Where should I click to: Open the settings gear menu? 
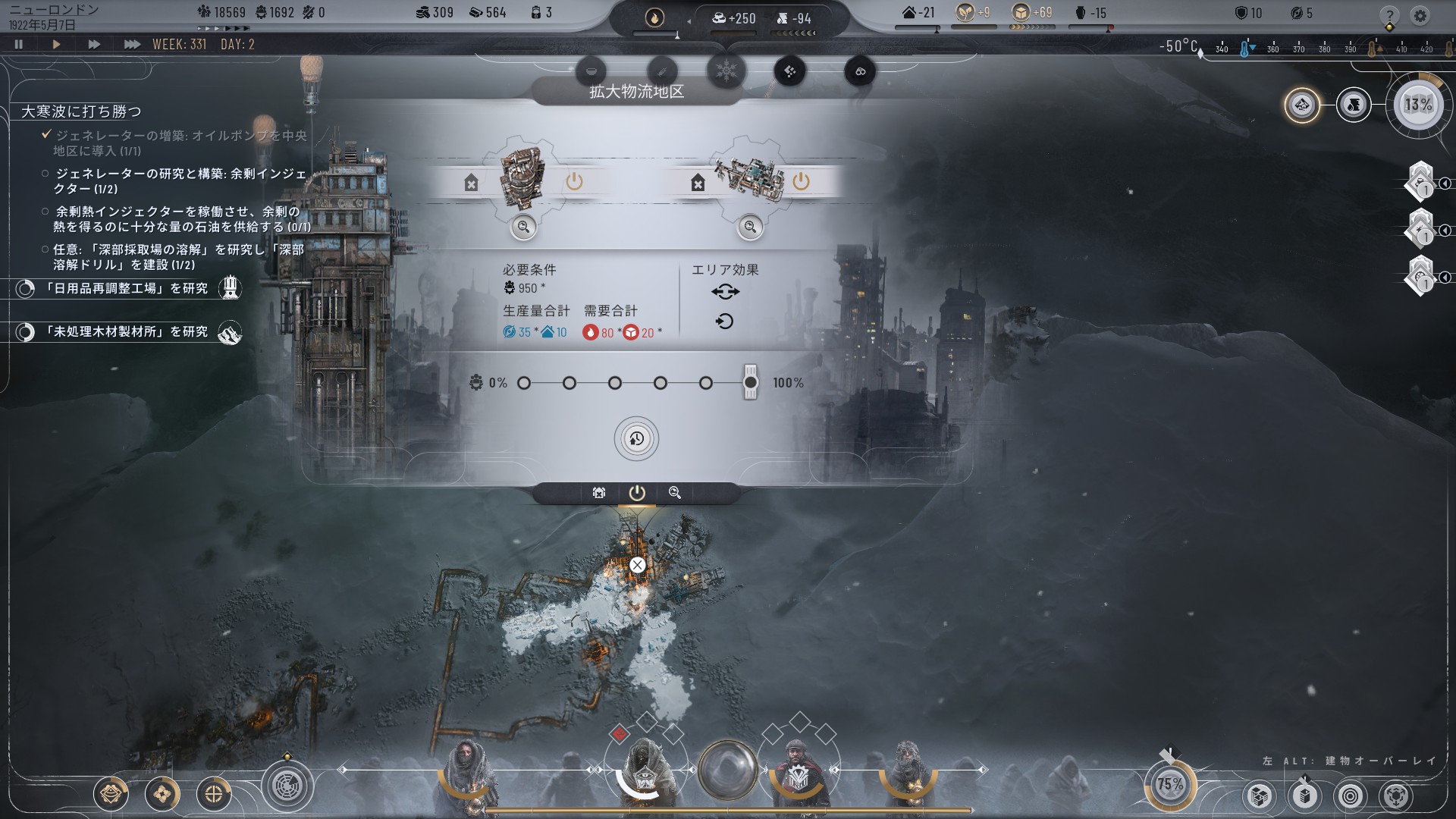[x=1420, y=16]
